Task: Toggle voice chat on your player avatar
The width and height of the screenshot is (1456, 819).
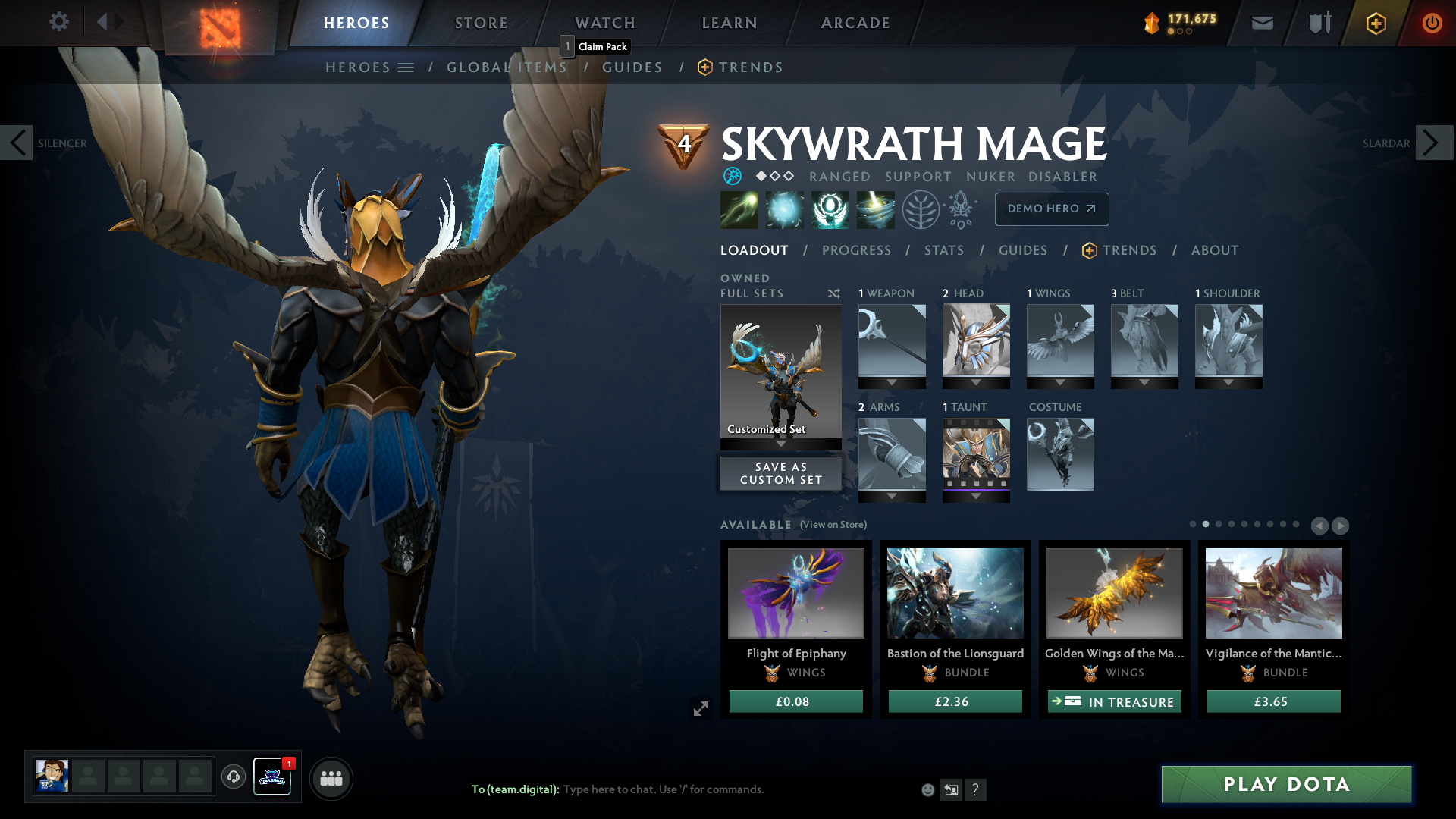Action: click(x=233, y=777)
